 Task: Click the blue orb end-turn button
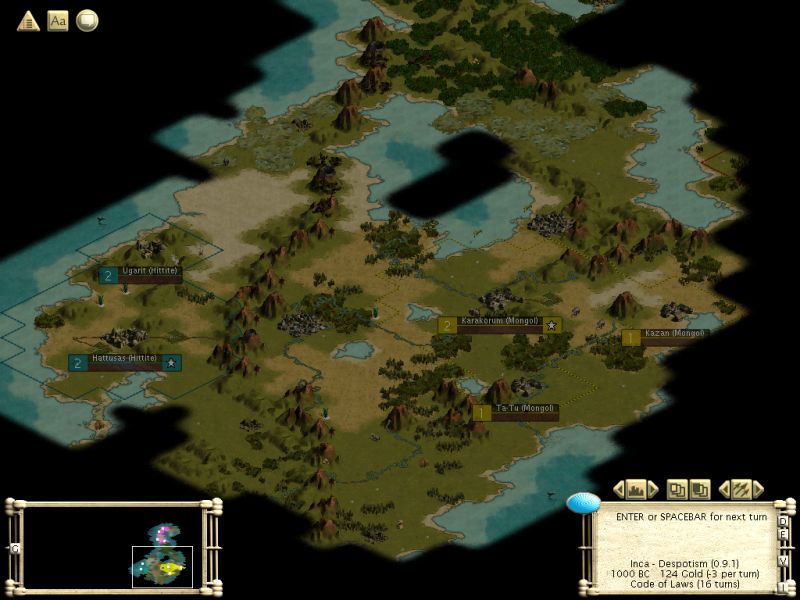583,502
